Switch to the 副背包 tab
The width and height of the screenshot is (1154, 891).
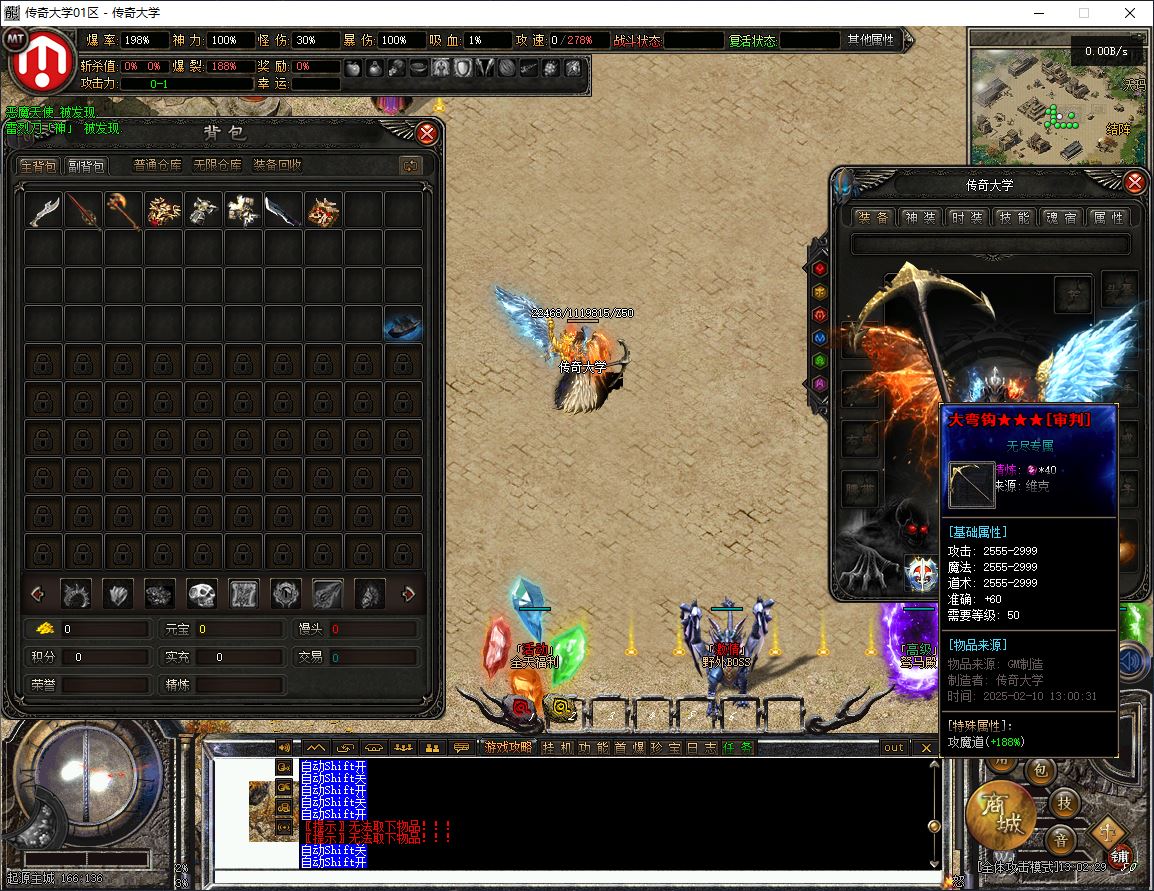point(86,165)
